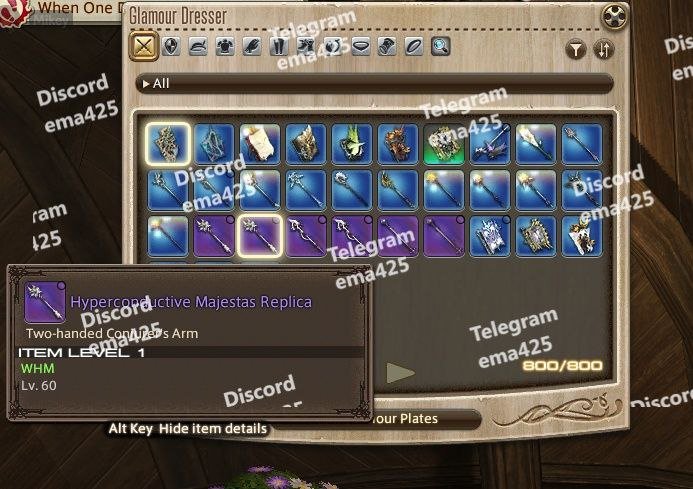Select the first highlighted item in top row
The width and height of the screenshot is (693, 489).
point(167,143)
